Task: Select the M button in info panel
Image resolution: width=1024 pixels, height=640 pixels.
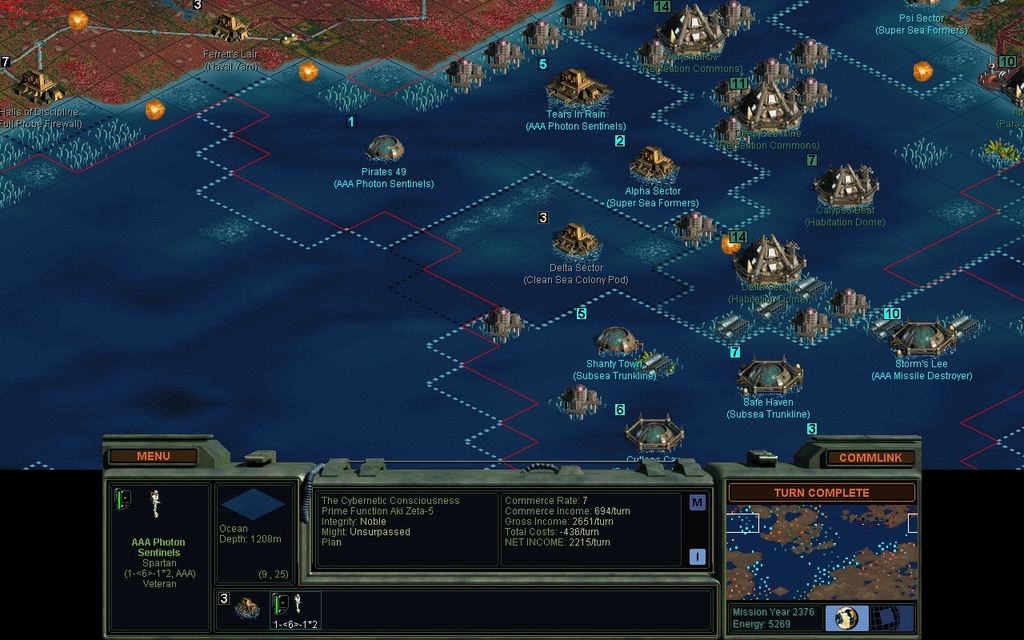Action: point(697,502)
